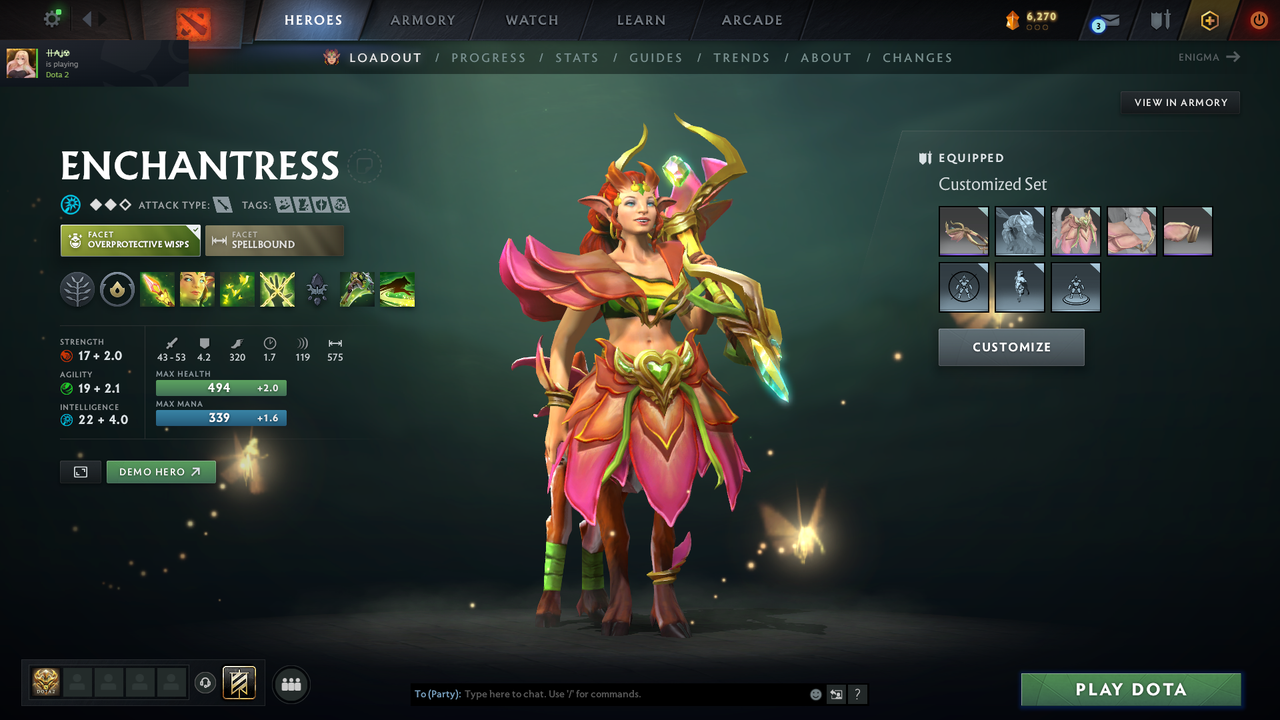This screenshot has width=1280, height=720.
Task: Open the find party group icon
Action: pos(290,684)
